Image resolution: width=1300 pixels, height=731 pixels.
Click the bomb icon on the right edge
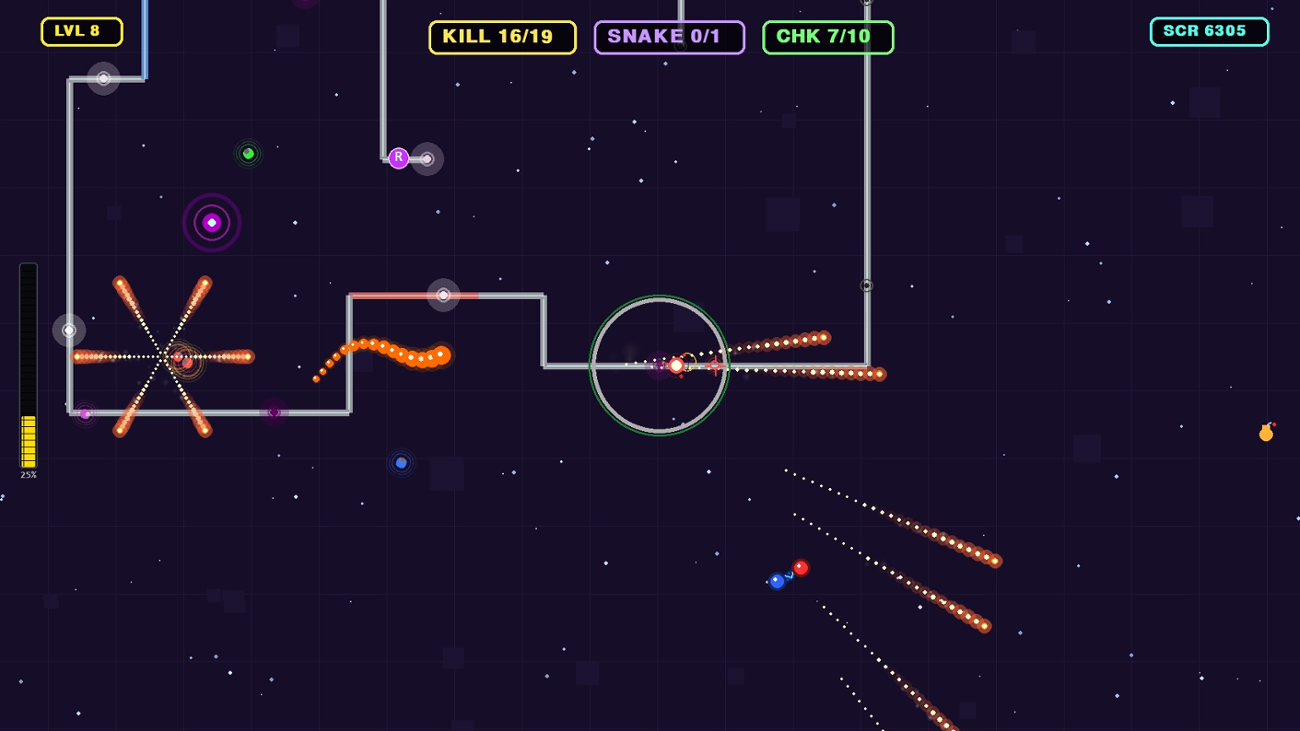point(1265,432)
